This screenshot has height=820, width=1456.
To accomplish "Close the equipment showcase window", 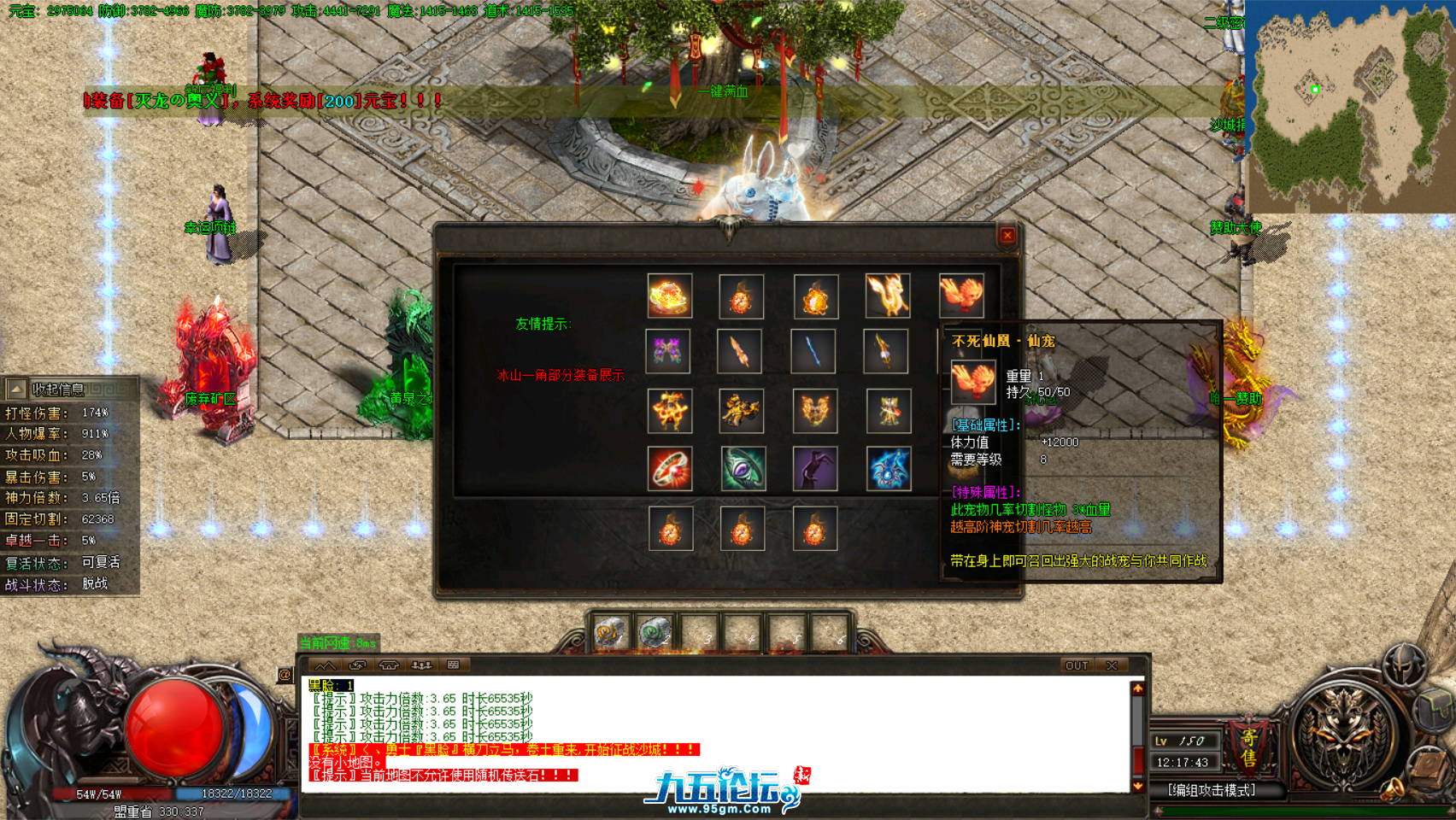I will point(1007,235).
